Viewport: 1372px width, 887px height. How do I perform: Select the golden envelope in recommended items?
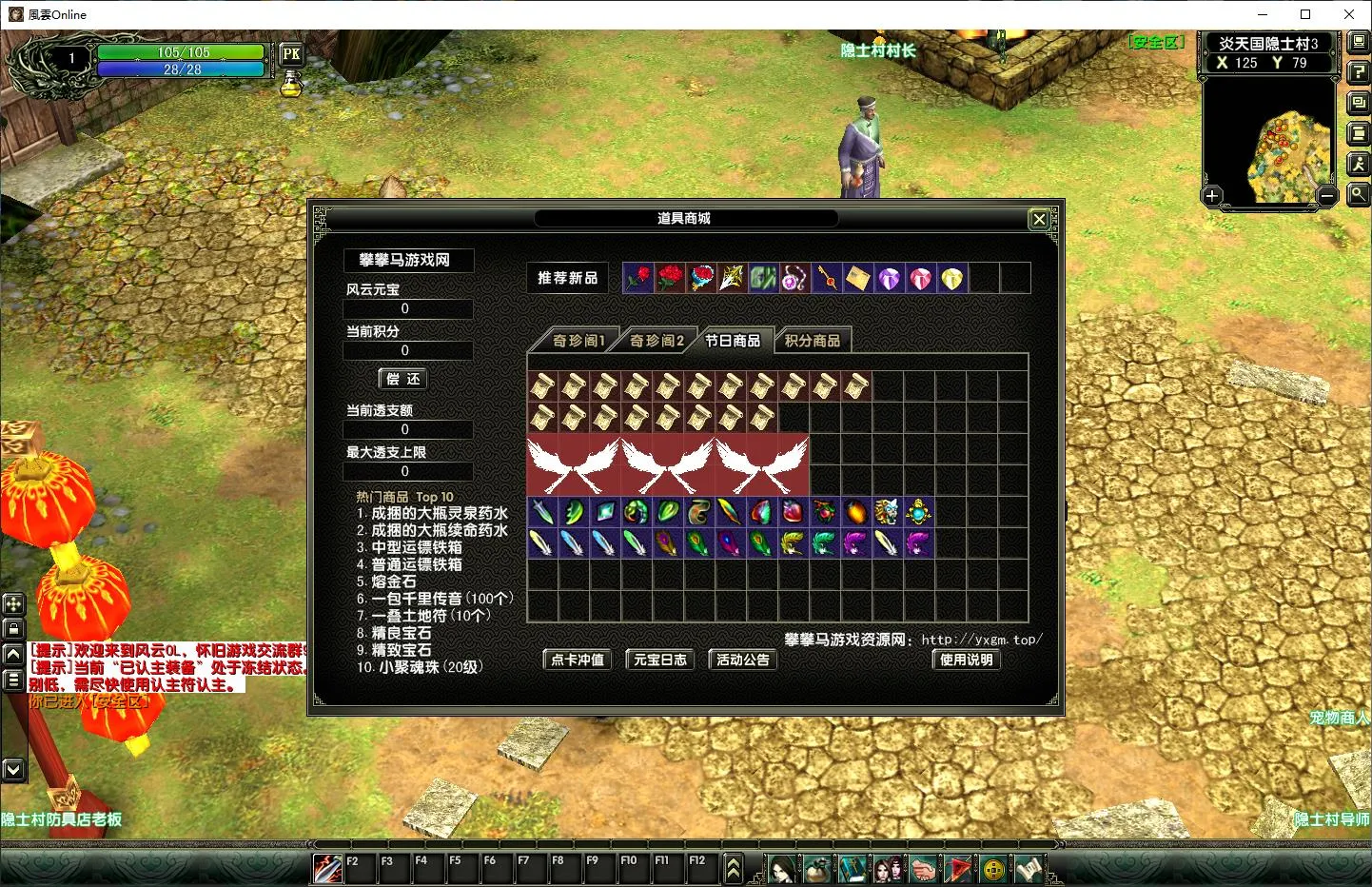(x=857, y=278)
